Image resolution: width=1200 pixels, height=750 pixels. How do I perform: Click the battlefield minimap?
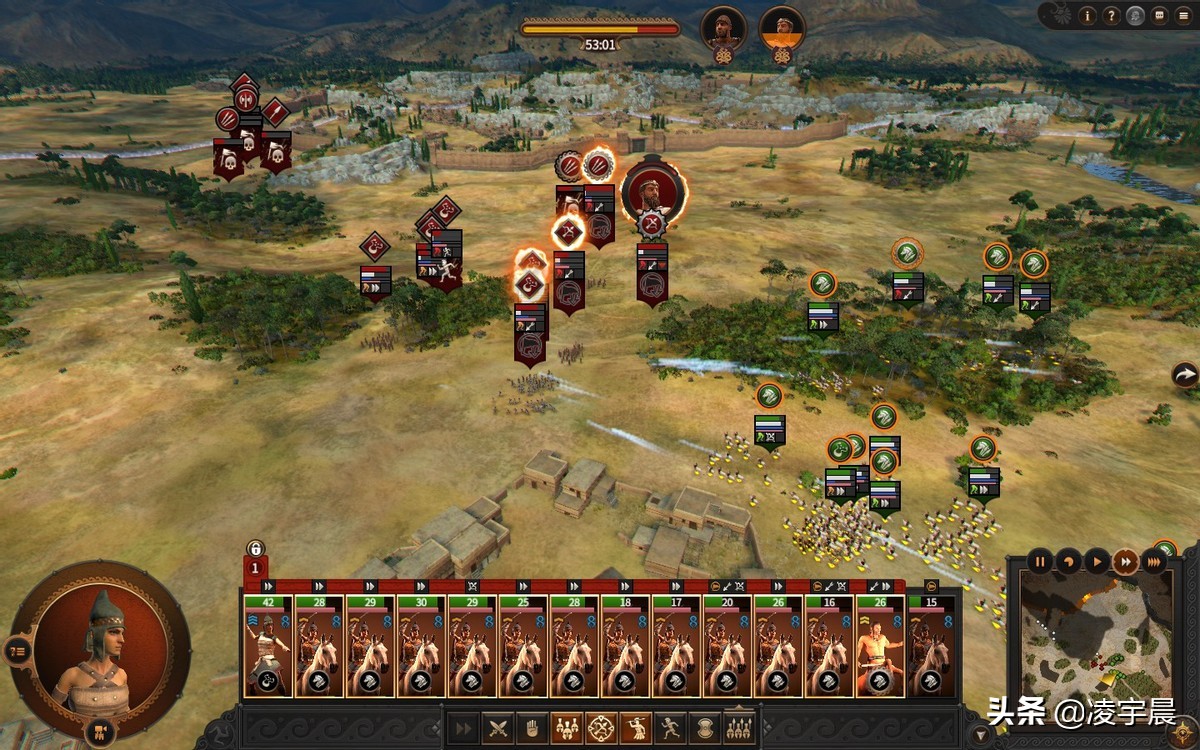[x=1096, y=635]
